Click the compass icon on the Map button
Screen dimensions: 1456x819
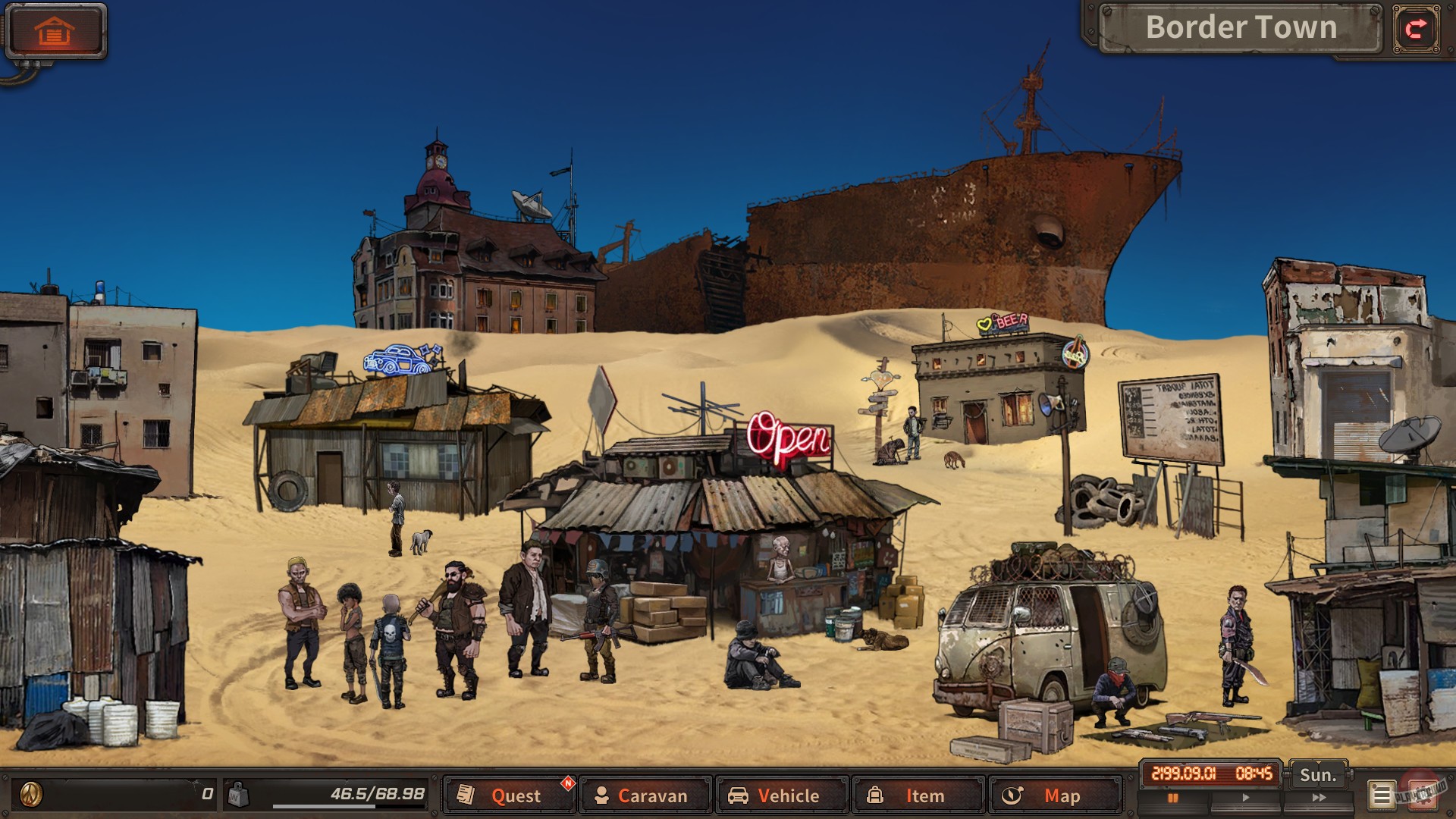coord(1015,796)
